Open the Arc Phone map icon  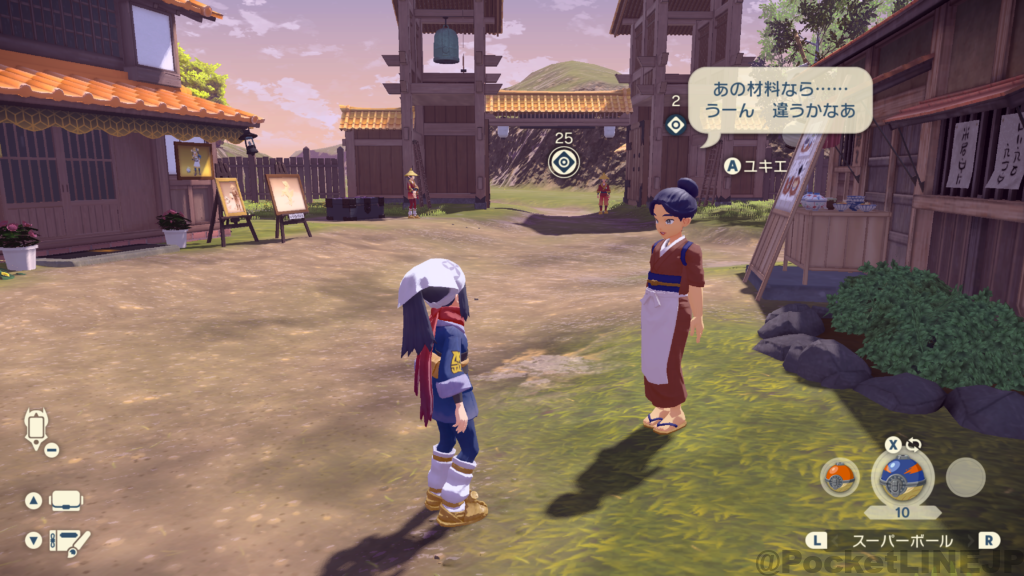point(35,428)
